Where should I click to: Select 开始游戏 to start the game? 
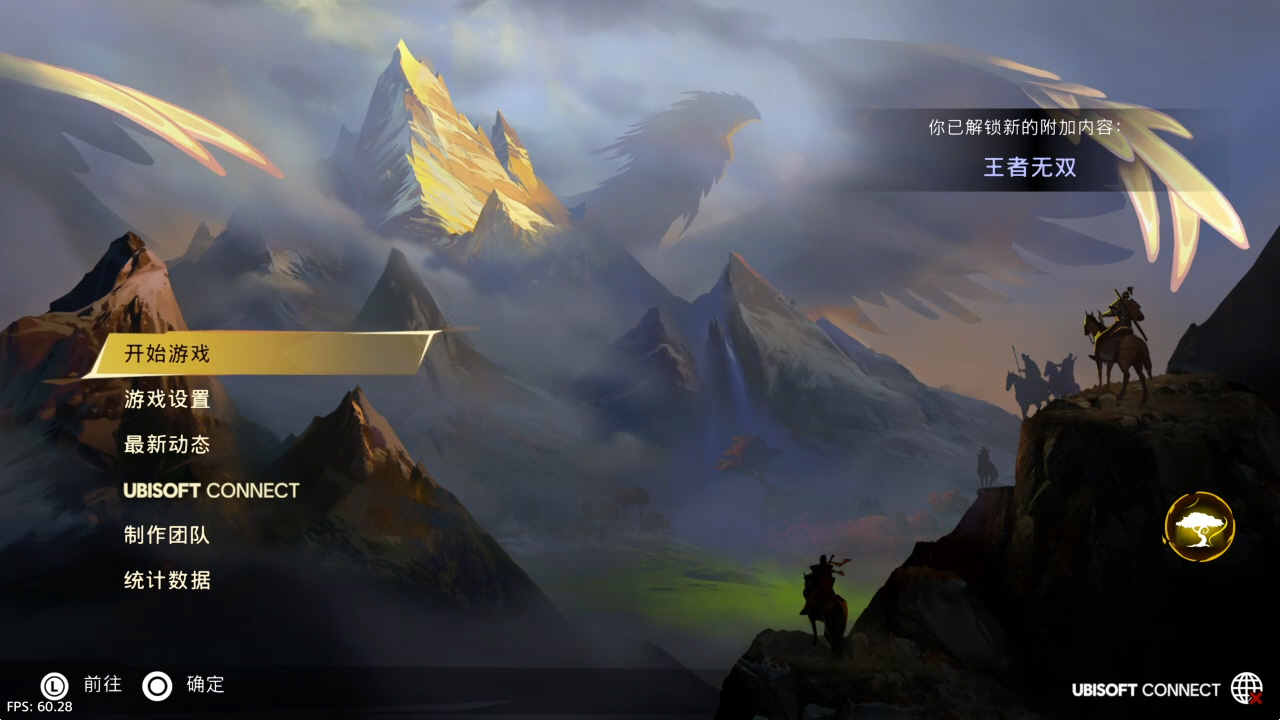pyautogui.click(x=260, y=354)
